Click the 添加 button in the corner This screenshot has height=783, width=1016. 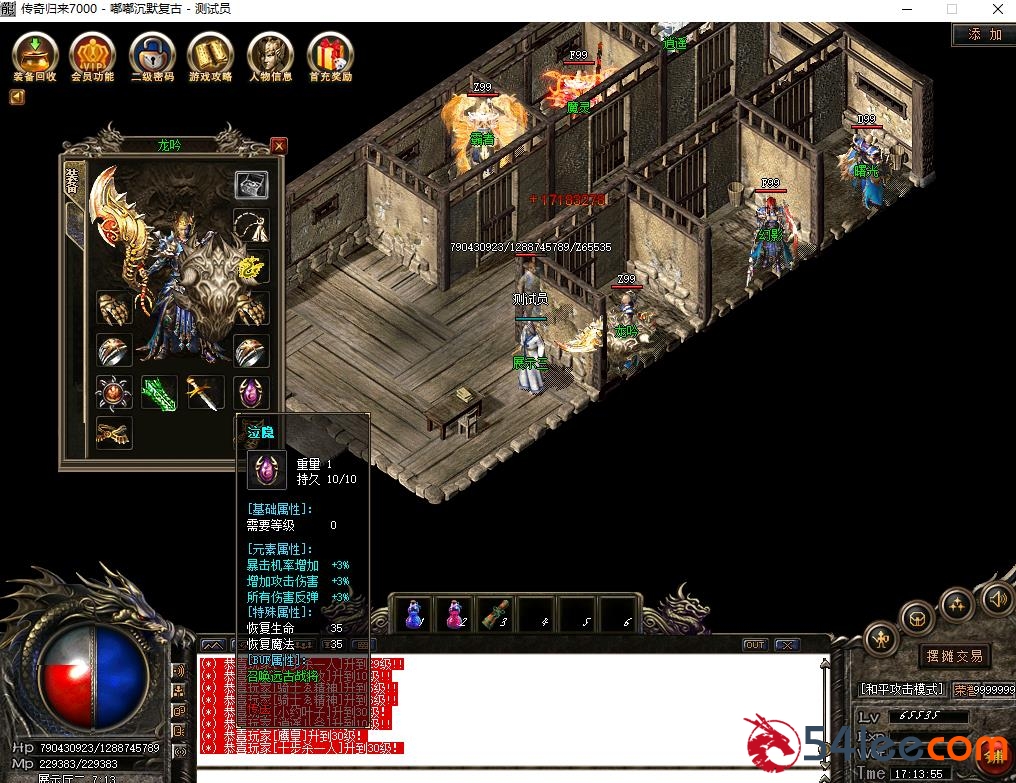984,34
